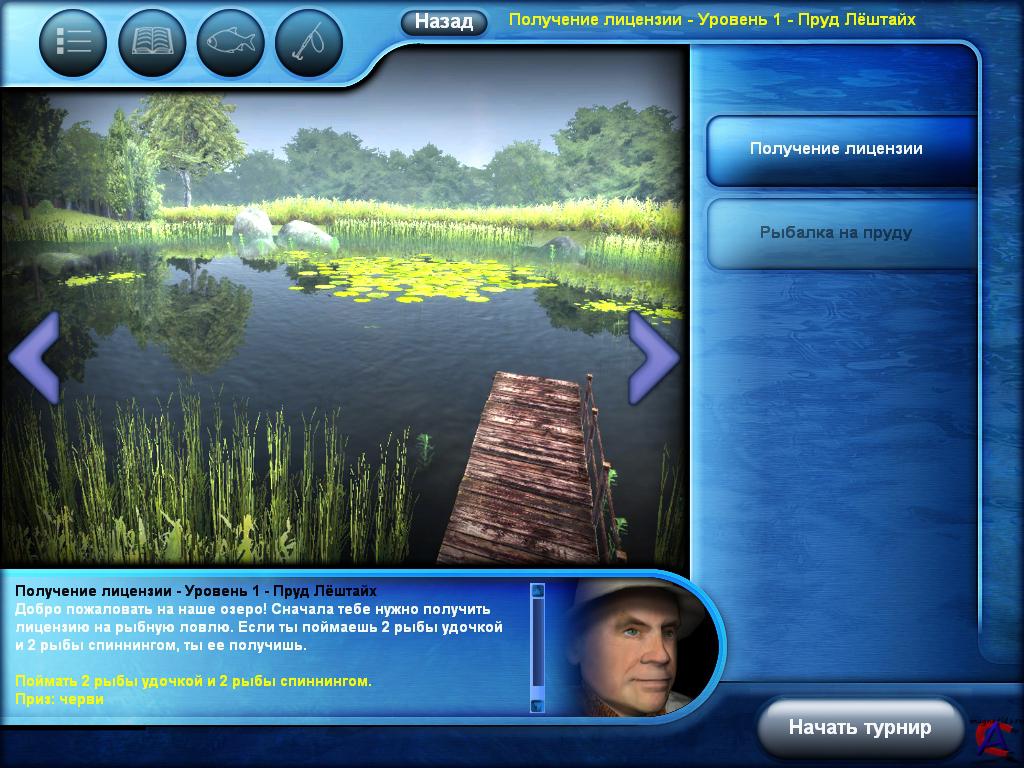The width and height of the screenshot is (1024, 768).
Task: Start the tournament with Начать турнир
Action: coord(859,727)
